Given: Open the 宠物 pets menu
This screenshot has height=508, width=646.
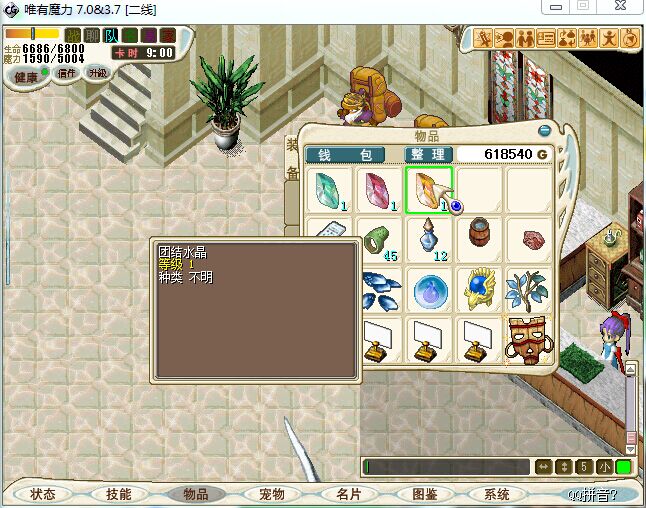Looking at the screenshot, I should coord(271,494).
